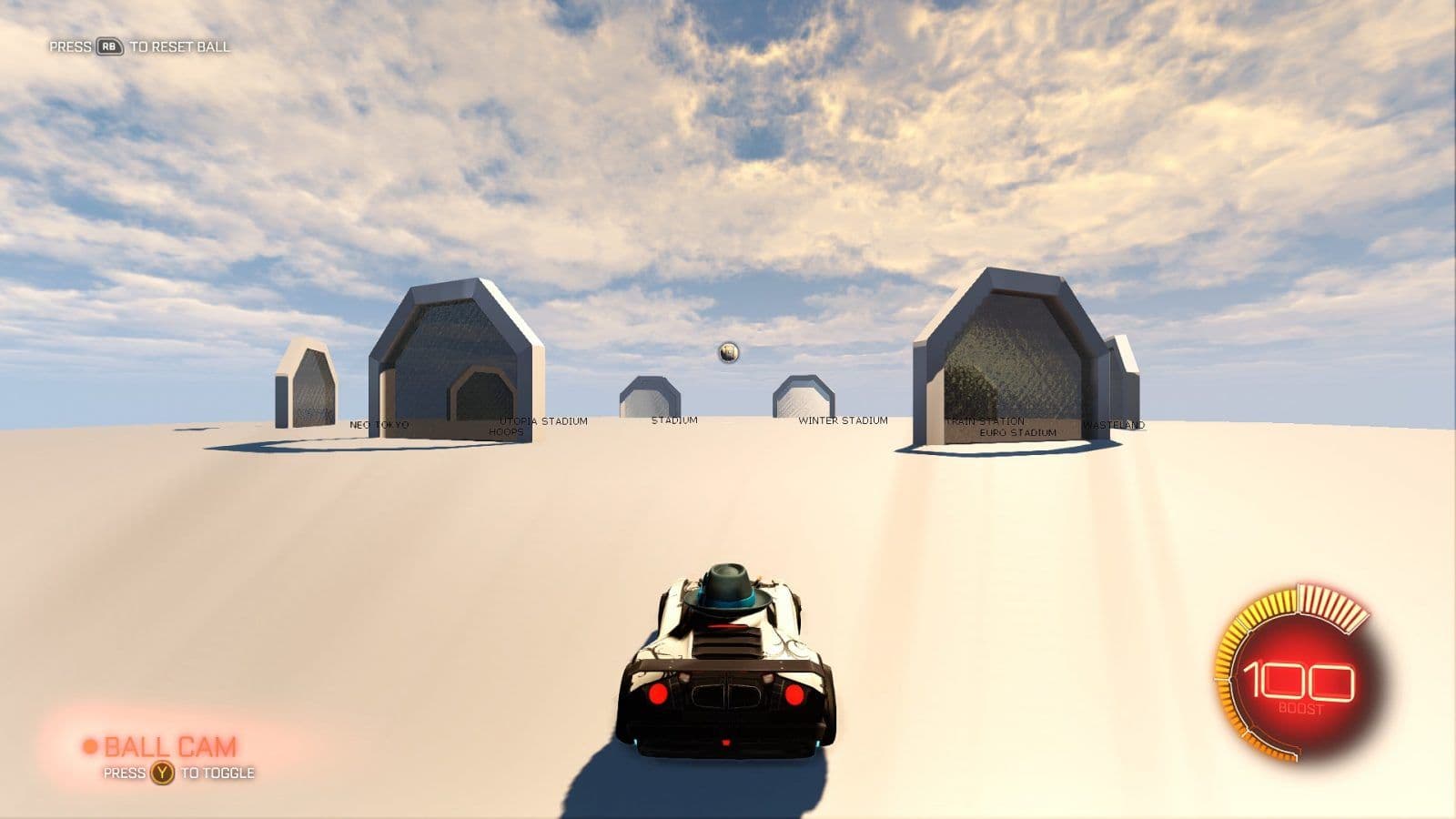Select the NEO TOKYO portal label

point(380,423)
